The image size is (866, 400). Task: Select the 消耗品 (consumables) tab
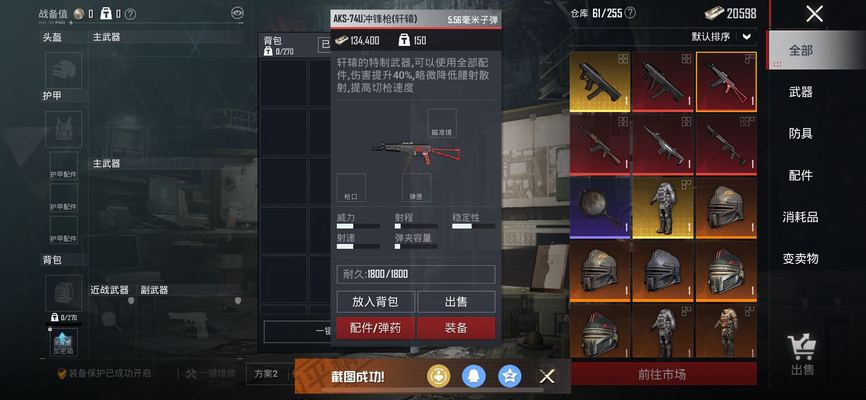click(x=801, y=217)
